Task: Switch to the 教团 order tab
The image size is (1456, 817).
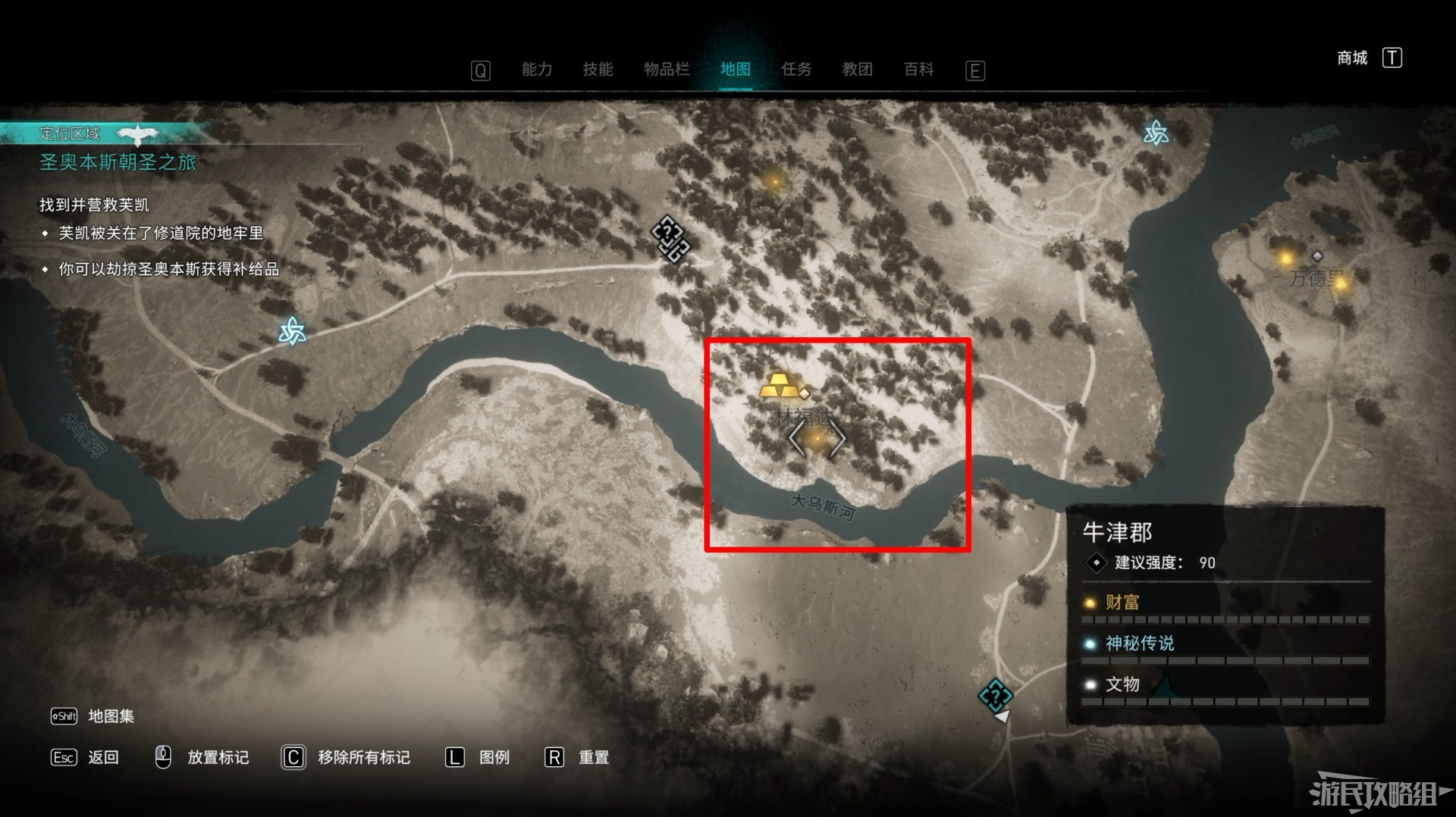Action: pyautogui.click(x=857, y=70)
